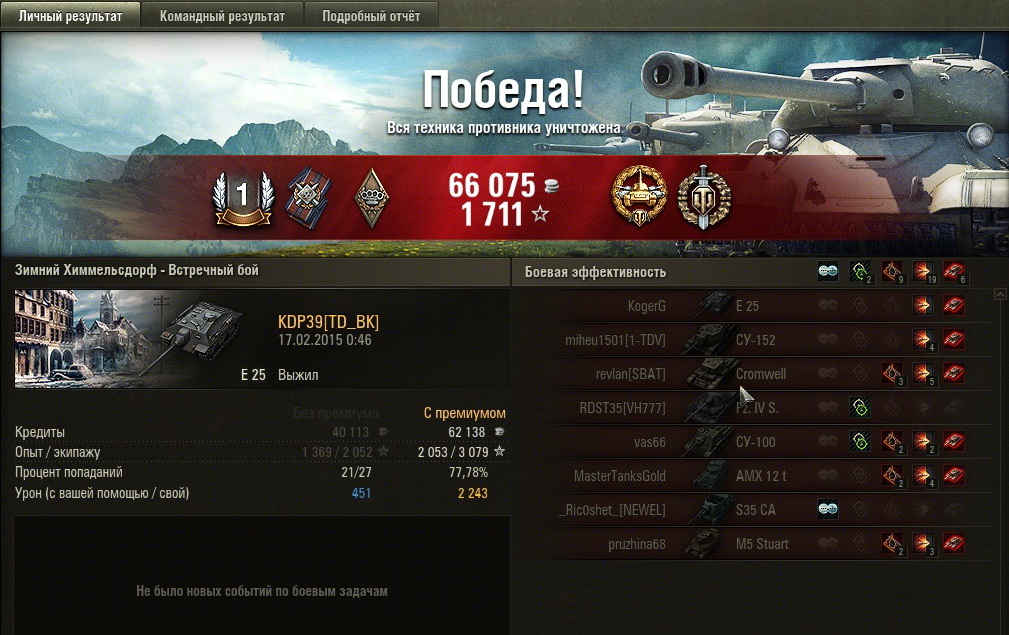The image size is (1009, 635).
Task: Select the KDP39[TD_BK] player name
Action: tap(328, 322)
